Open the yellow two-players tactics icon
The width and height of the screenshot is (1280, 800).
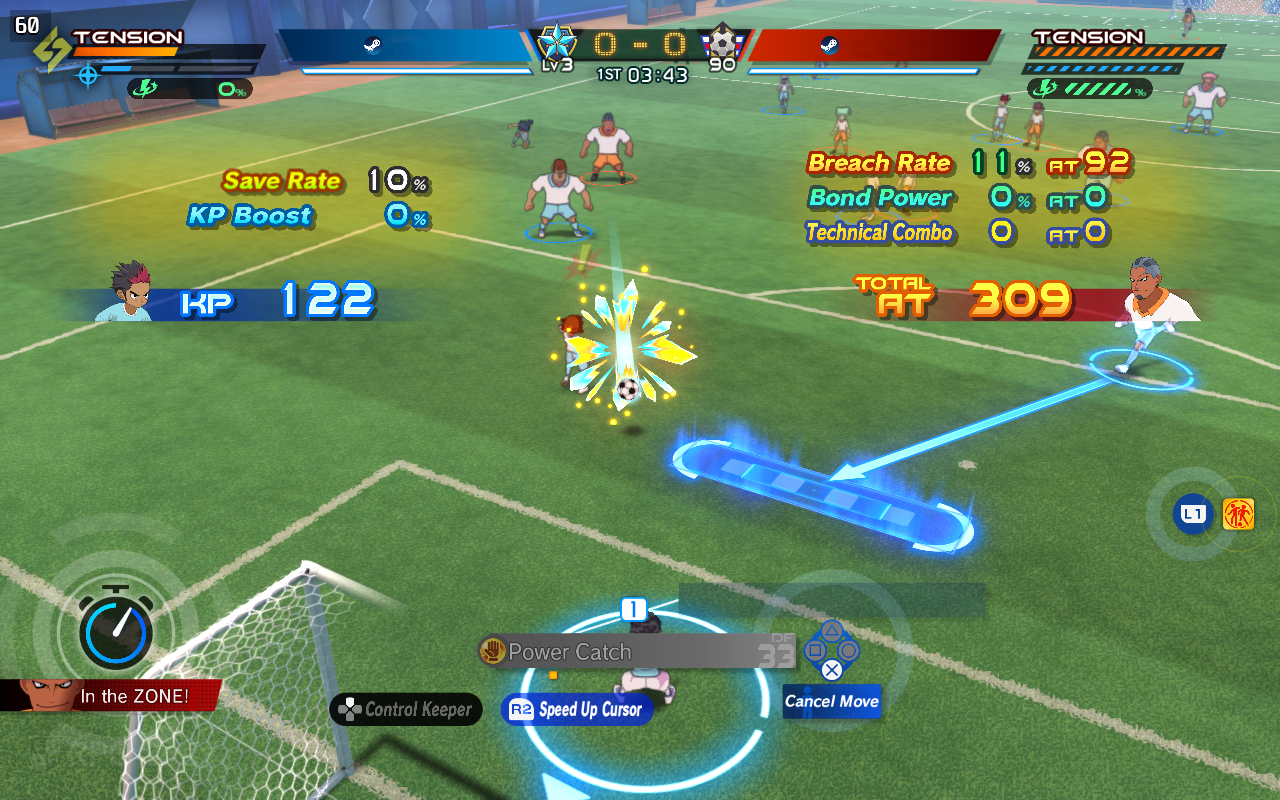[1238, 514]
